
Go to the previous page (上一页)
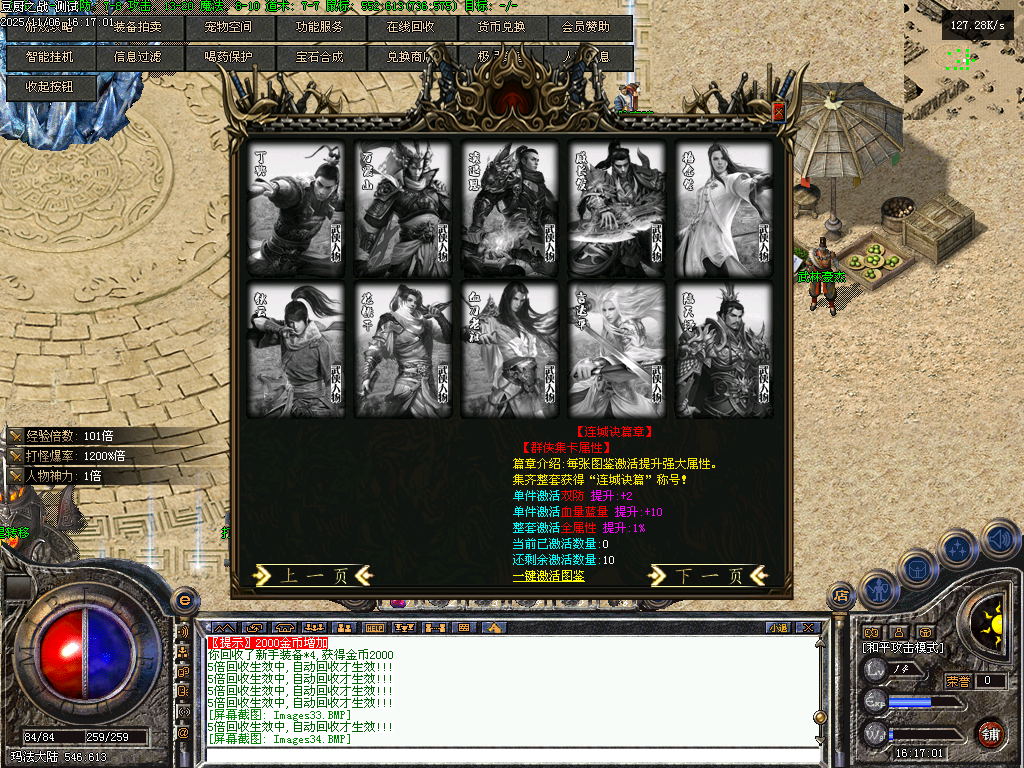[x=313, y=575]
